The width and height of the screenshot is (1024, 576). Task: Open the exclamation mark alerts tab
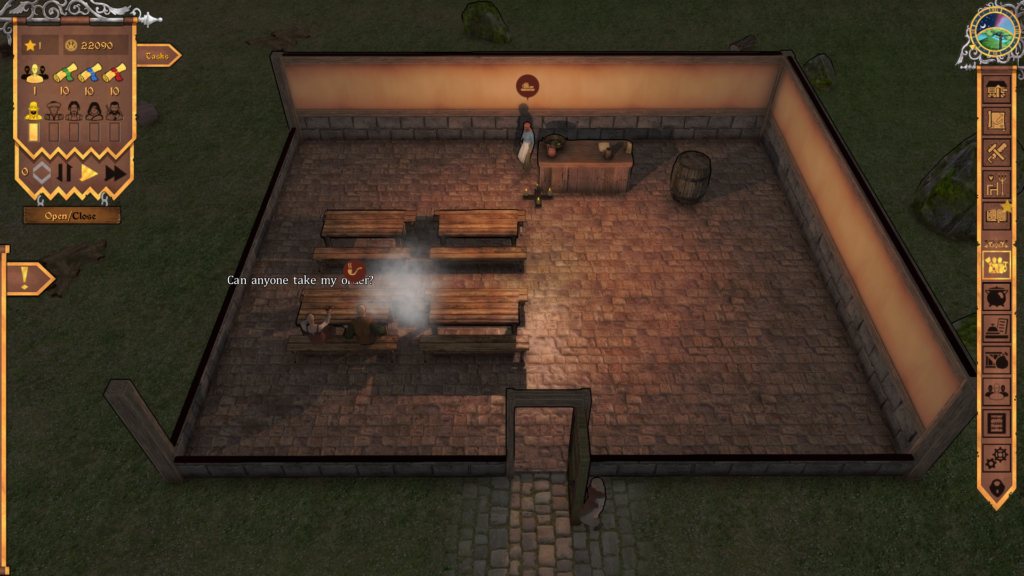coord(27,278)
